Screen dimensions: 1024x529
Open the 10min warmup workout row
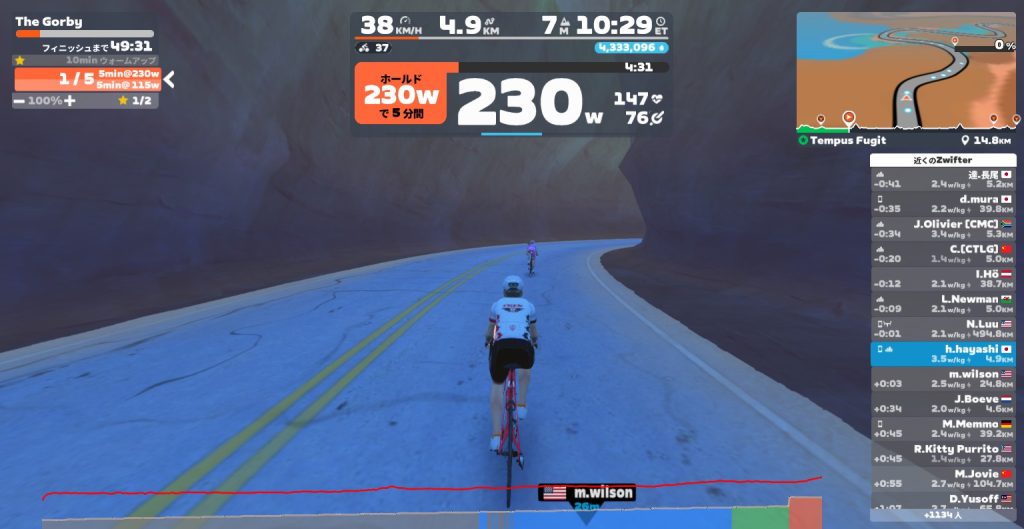click(86, 60)
